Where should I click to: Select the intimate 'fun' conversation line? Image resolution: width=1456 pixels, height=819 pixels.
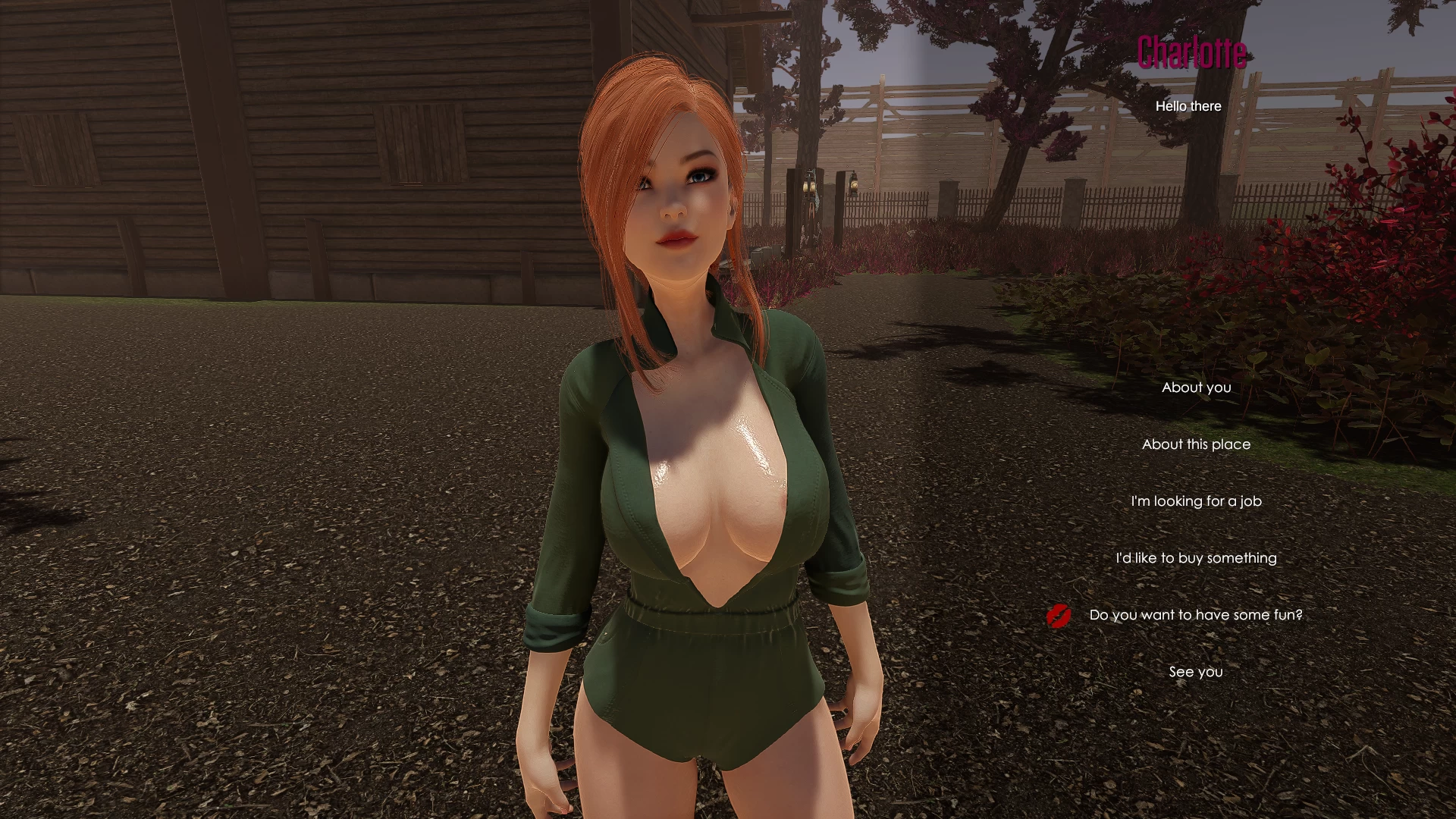click(x=1195, y=615)
